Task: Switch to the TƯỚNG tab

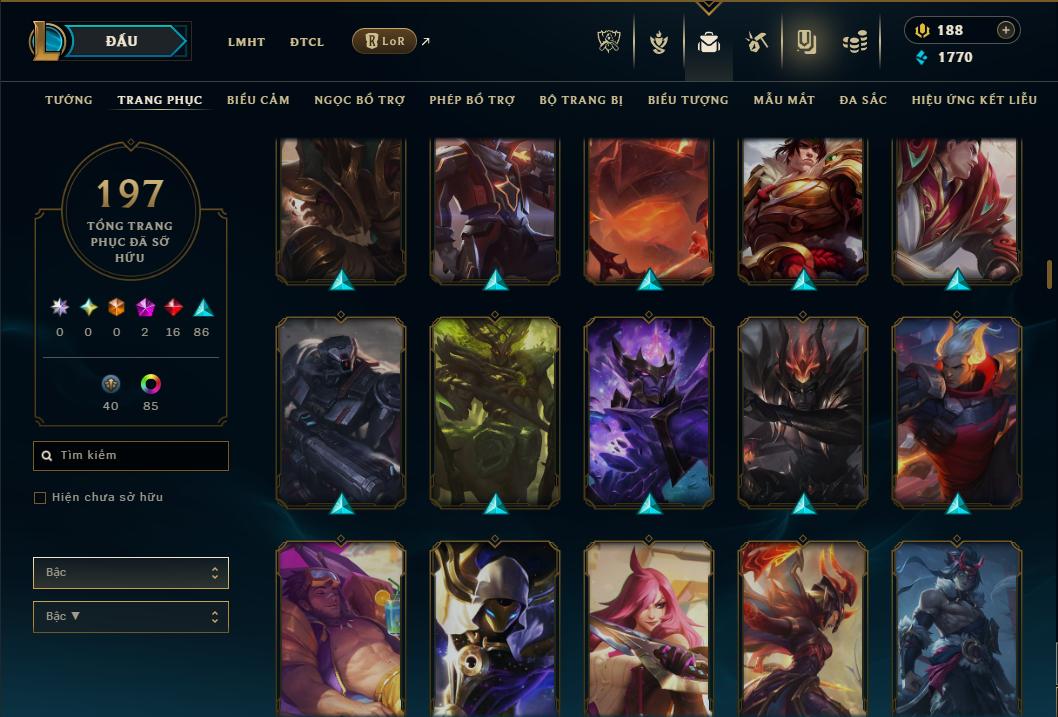Action: point(69,100)
